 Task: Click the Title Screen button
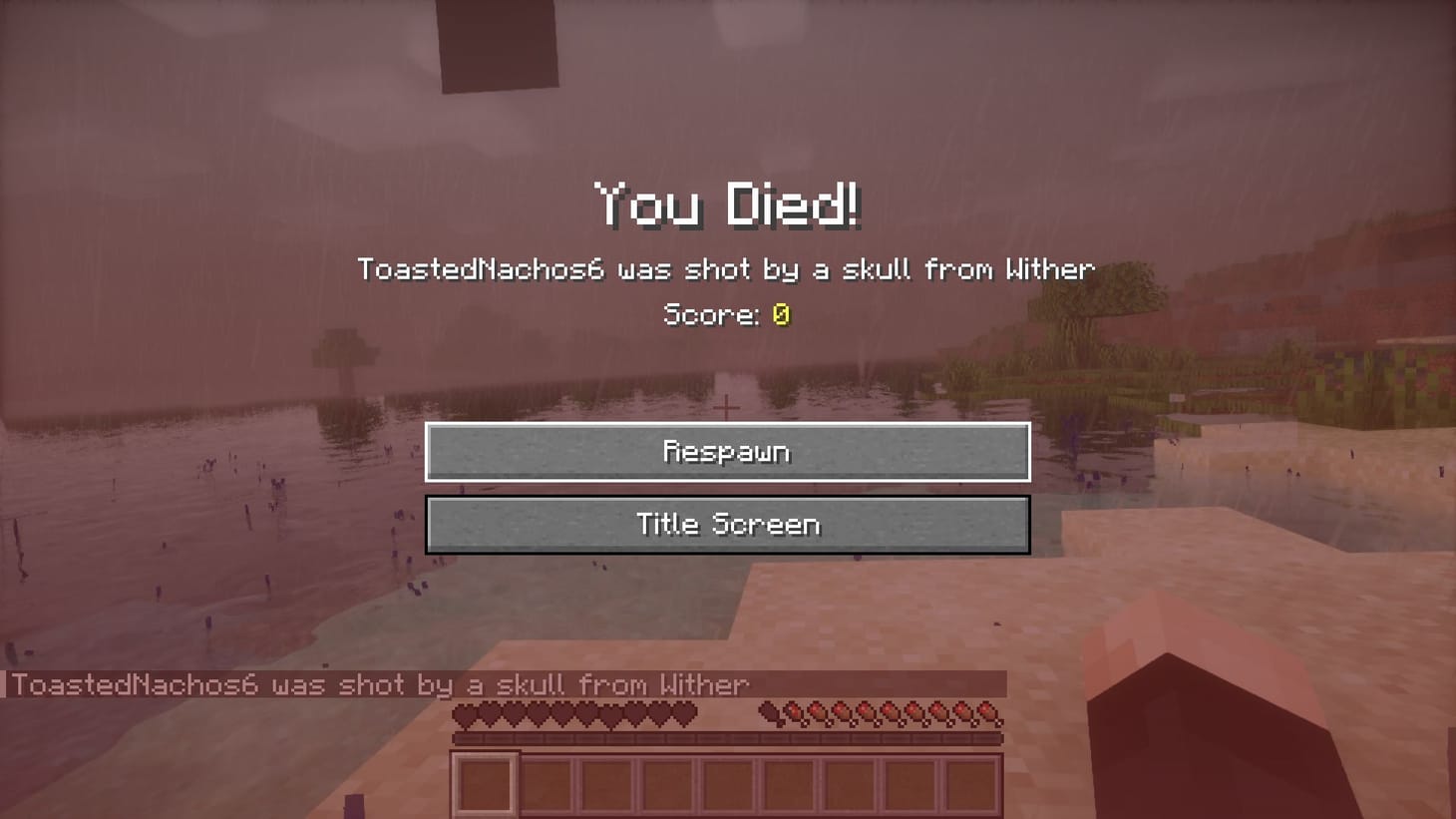pyautogui.click(x=728, y=524)
